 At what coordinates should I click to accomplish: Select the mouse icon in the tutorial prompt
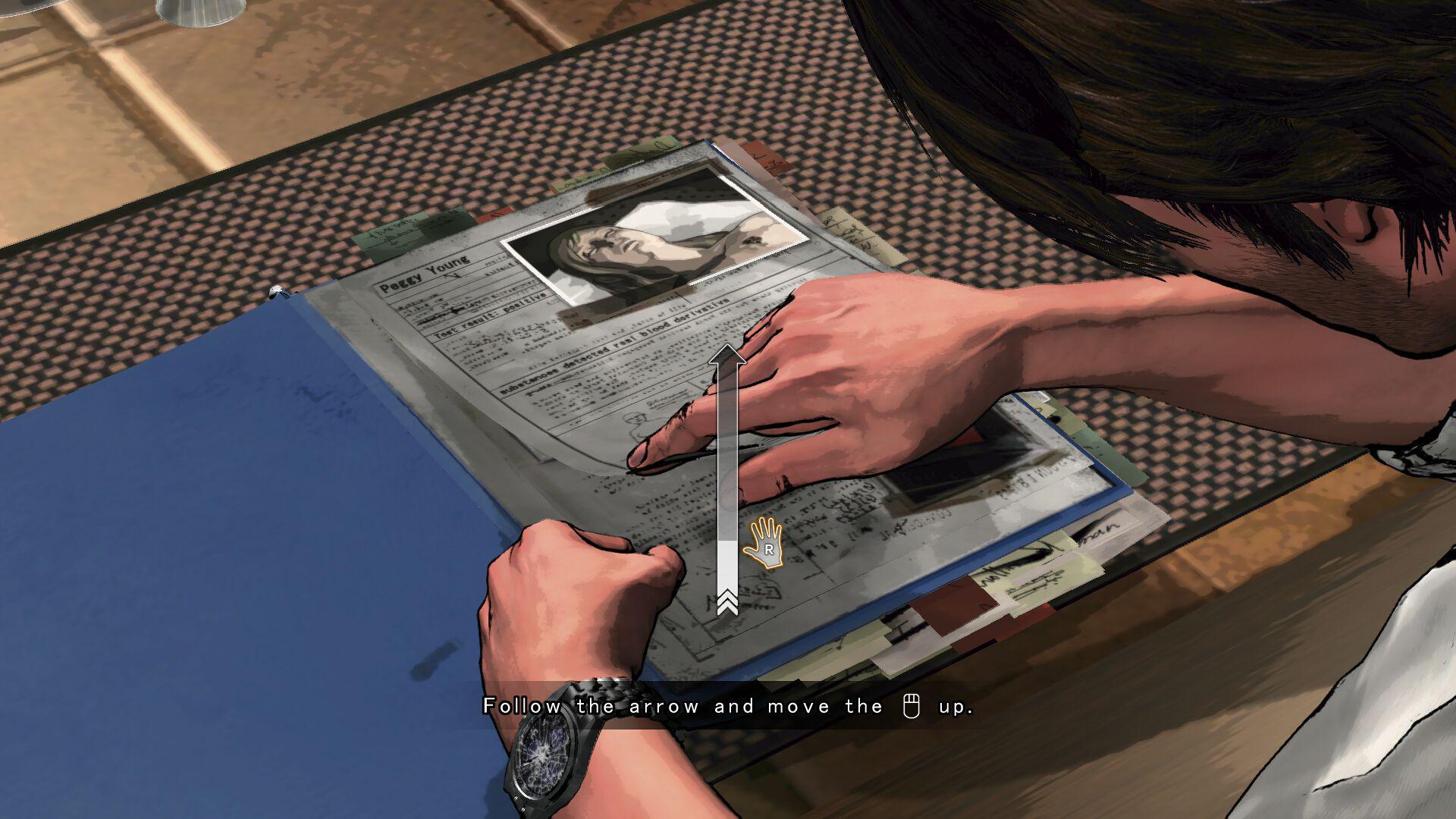point(912,706)
